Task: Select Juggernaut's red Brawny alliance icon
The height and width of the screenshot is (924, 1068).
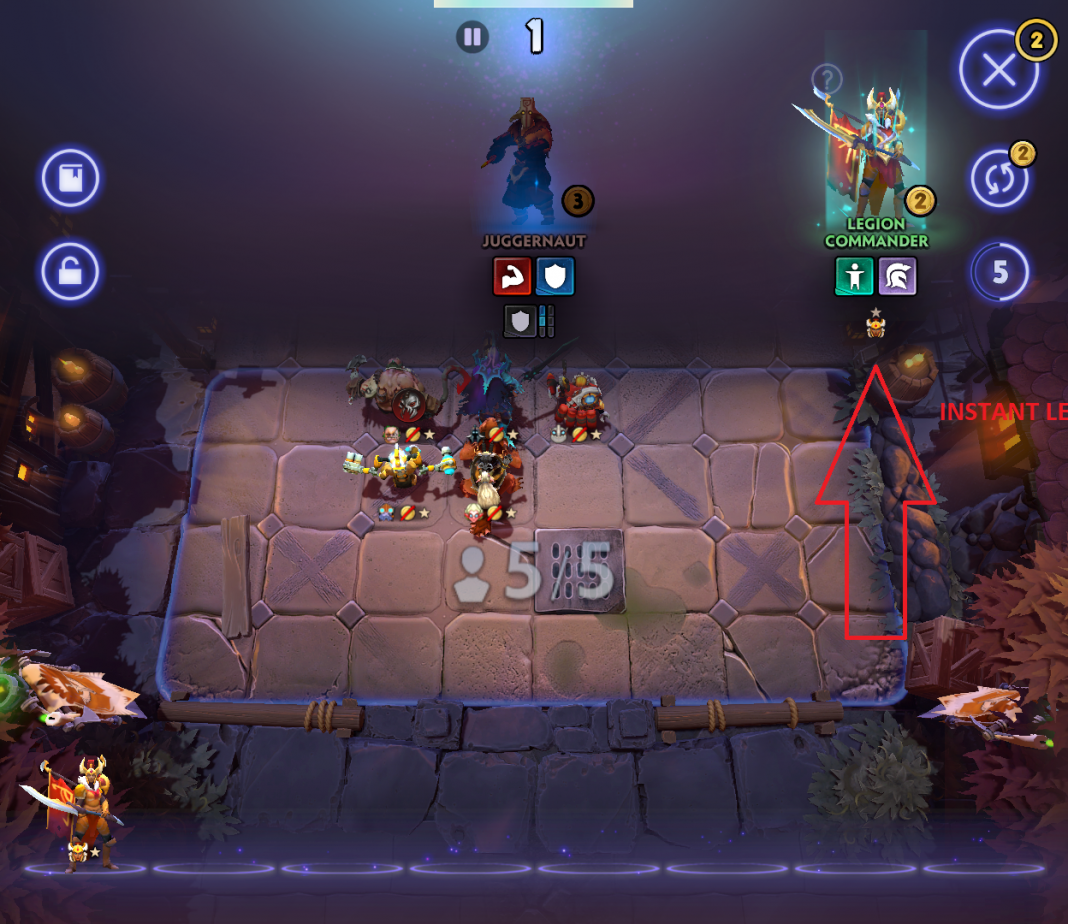Action: click(512, 277)
